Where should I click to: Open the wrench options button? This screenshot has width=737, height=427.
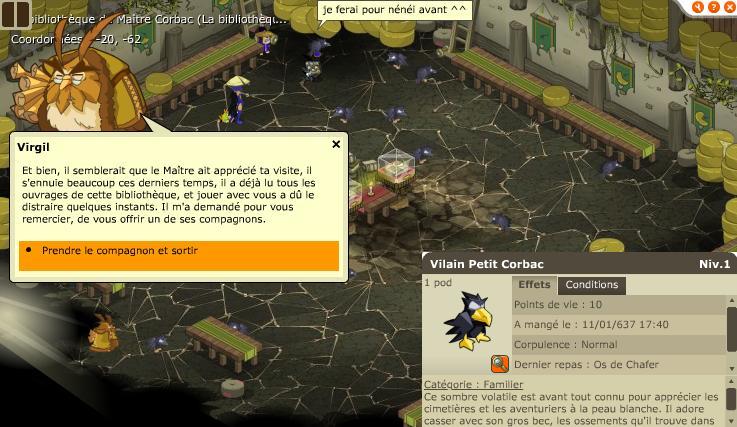[x=700, y=6]
